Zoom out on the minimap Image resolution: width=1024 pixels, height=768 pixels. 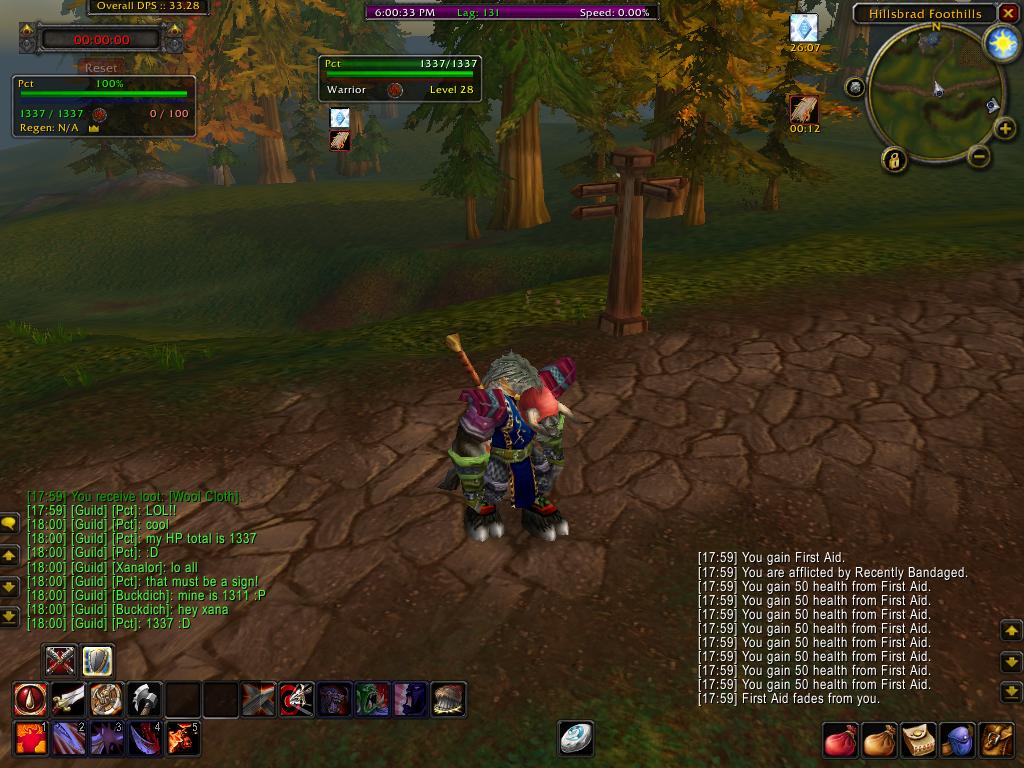(x=979, y=156)
